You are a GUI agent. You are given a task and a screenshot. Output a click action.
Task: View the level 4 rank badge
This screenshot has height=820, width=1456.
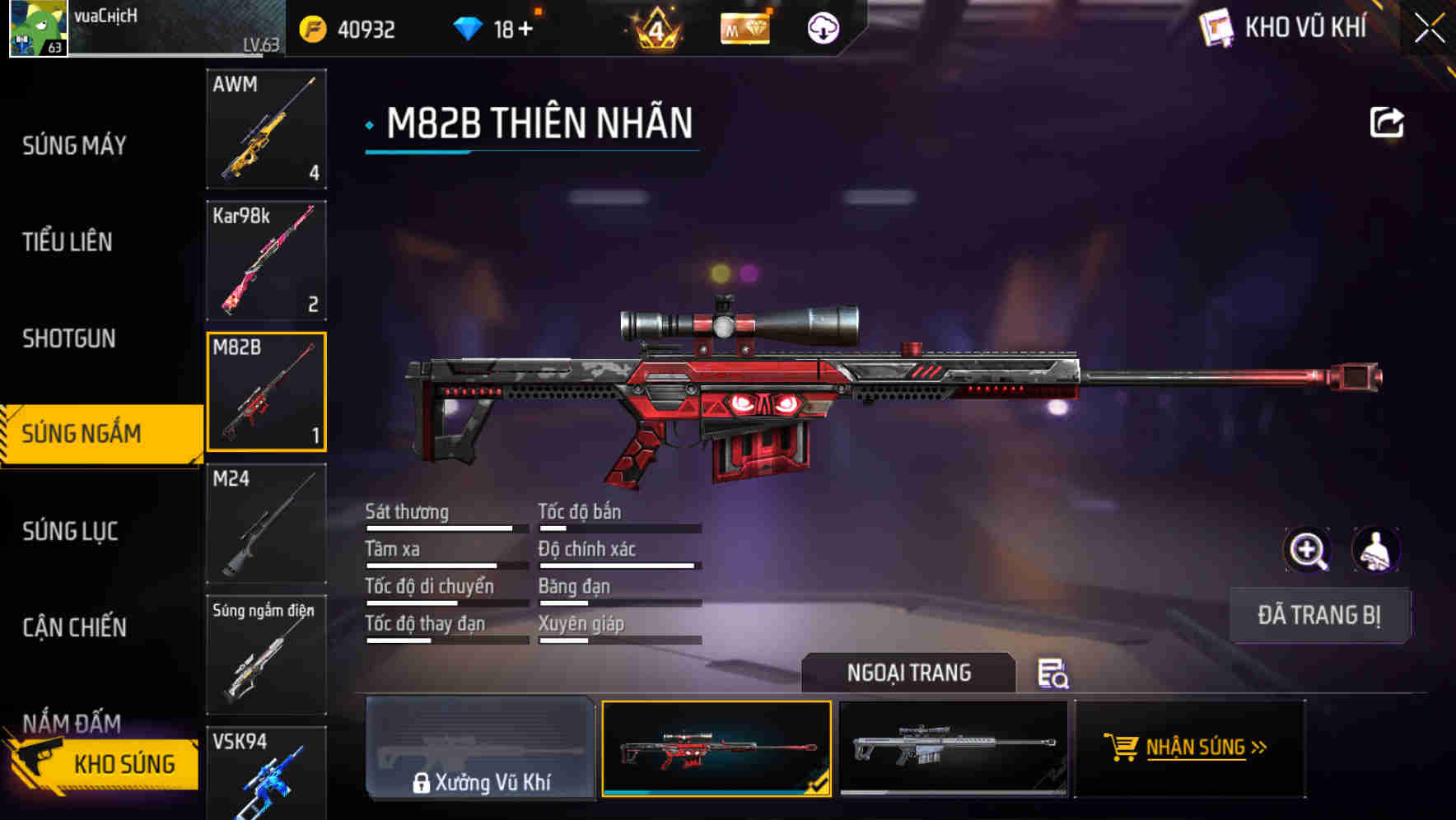click(x=655, y=28)
